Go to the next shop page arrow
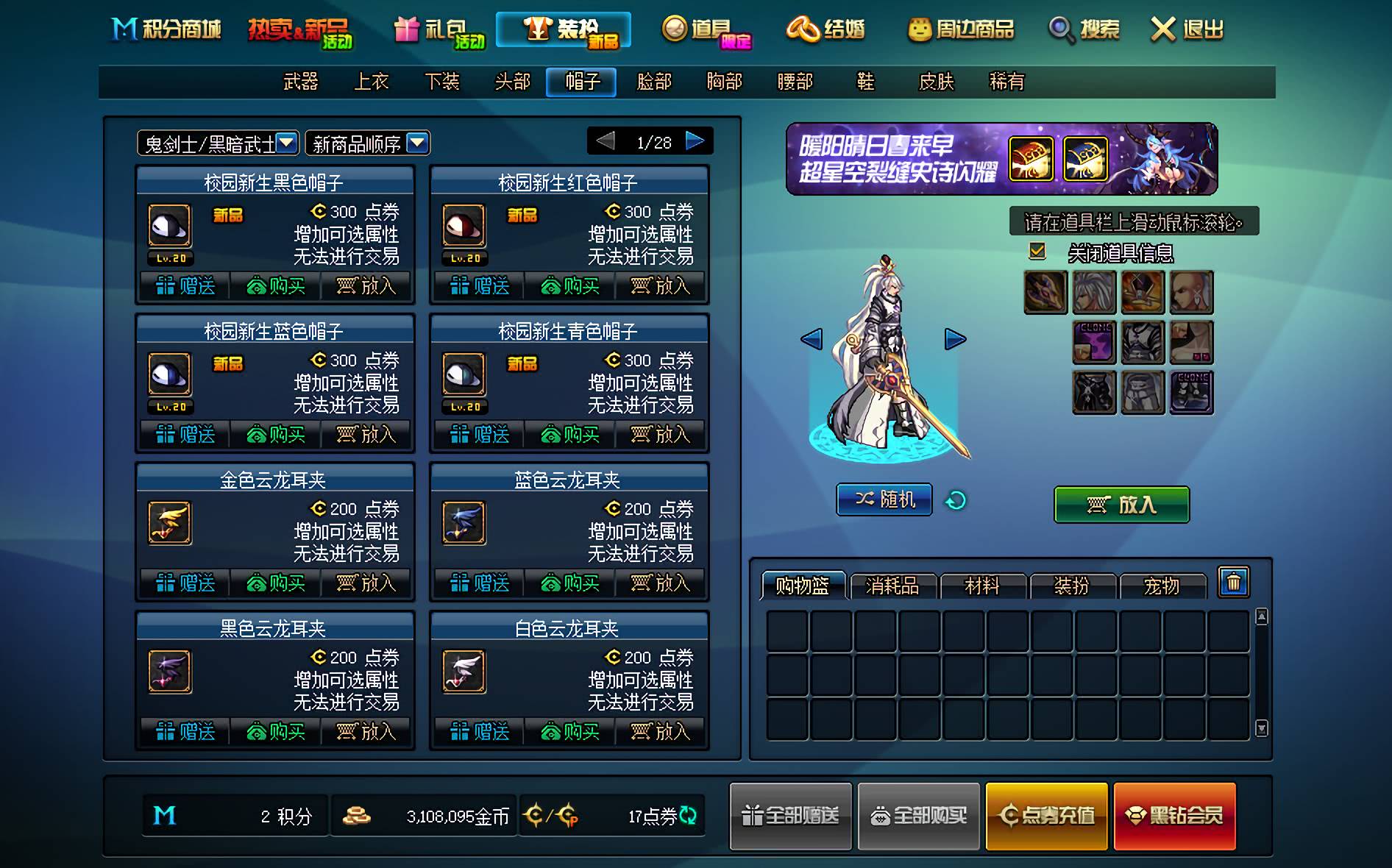Viewport: 1392px width, 868px height. (695, 141)
